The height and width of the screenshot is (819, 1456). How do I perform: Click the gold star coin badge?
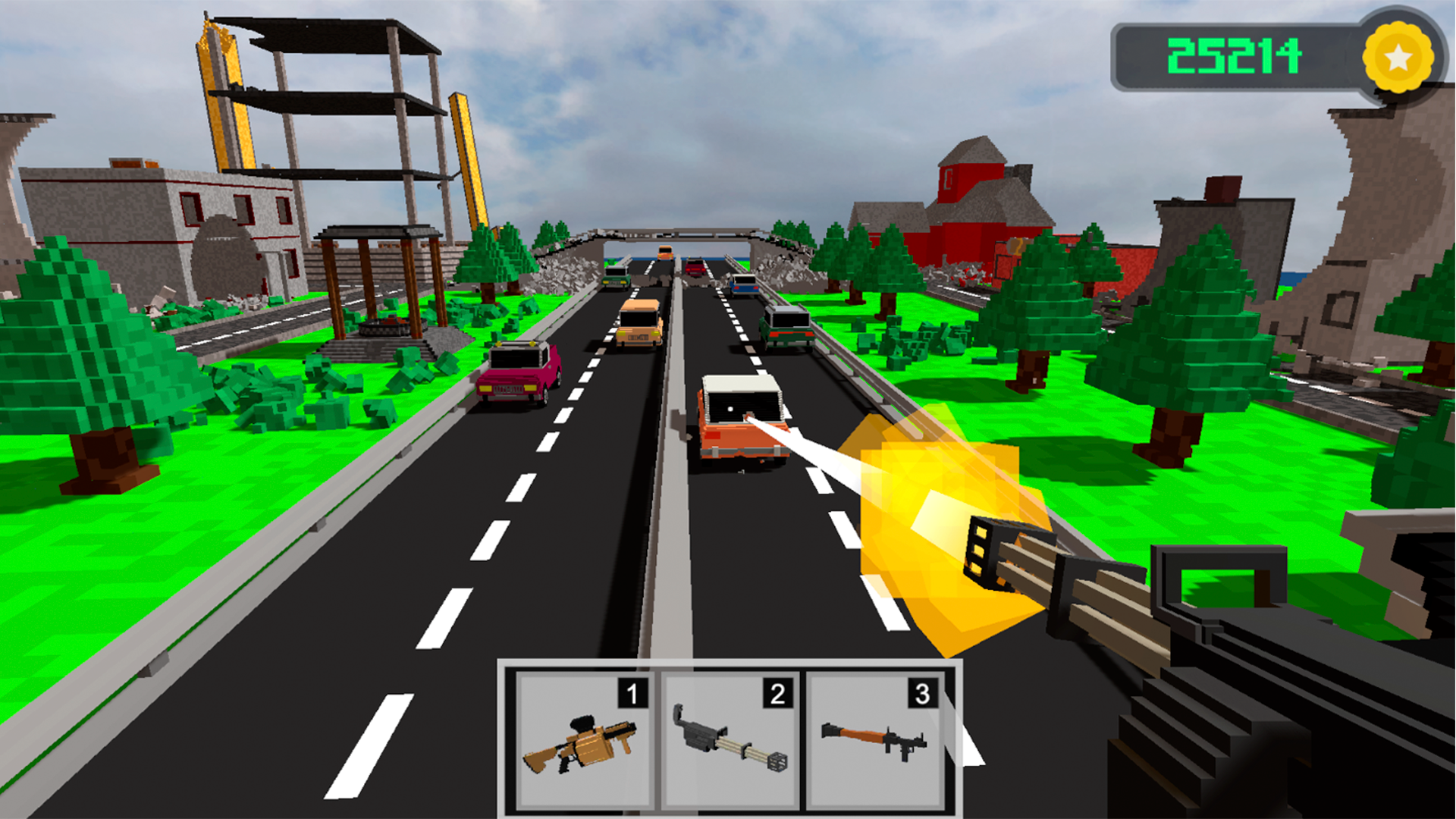(1398, 55)
